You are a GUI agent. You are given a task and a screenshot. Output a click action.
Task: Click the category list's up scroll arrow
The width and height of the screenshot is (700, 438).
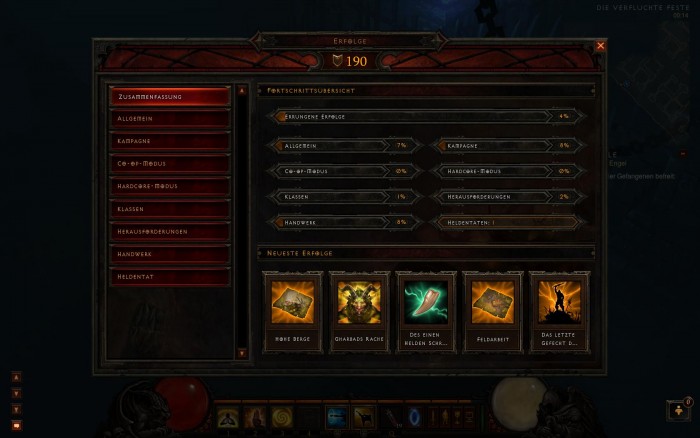tap(241, 91)
